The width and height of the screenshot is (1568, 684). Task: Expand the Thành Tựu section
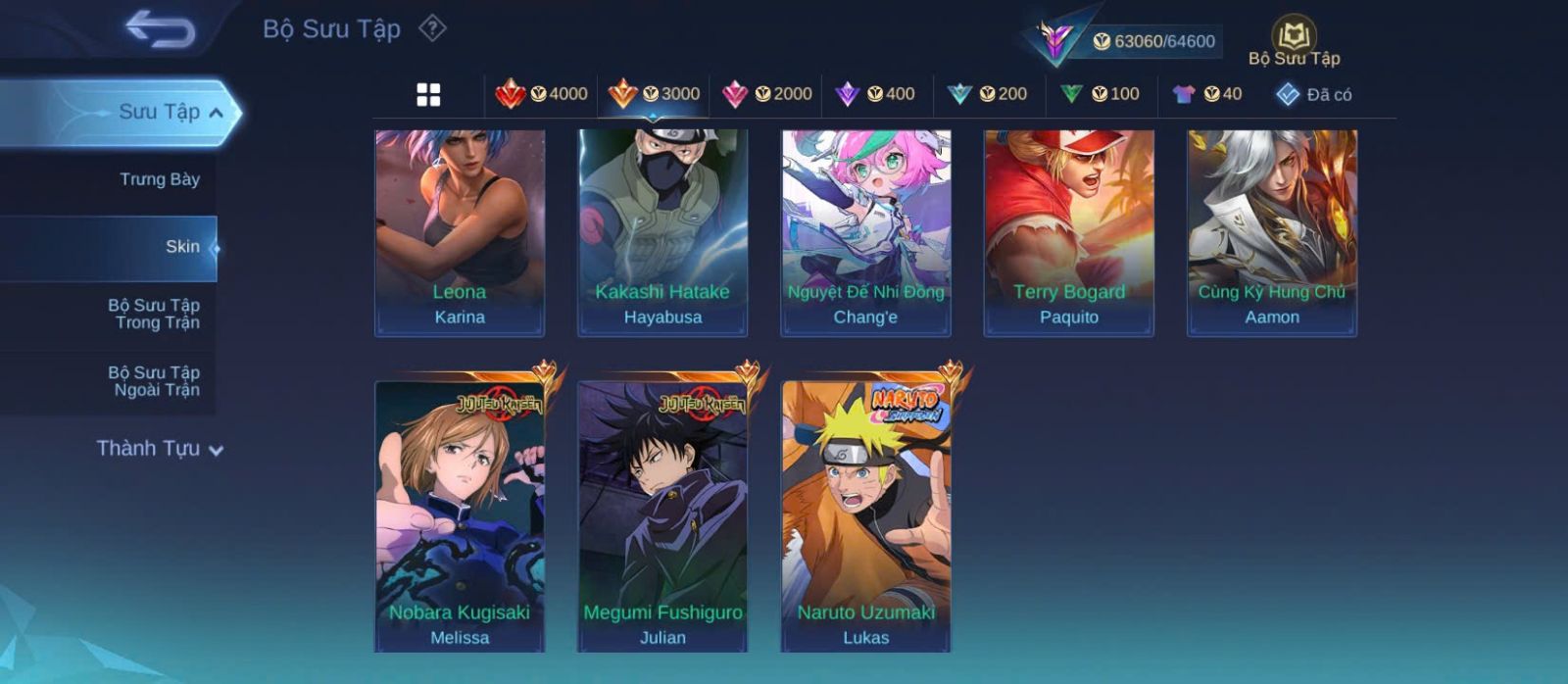pos(160,449)
